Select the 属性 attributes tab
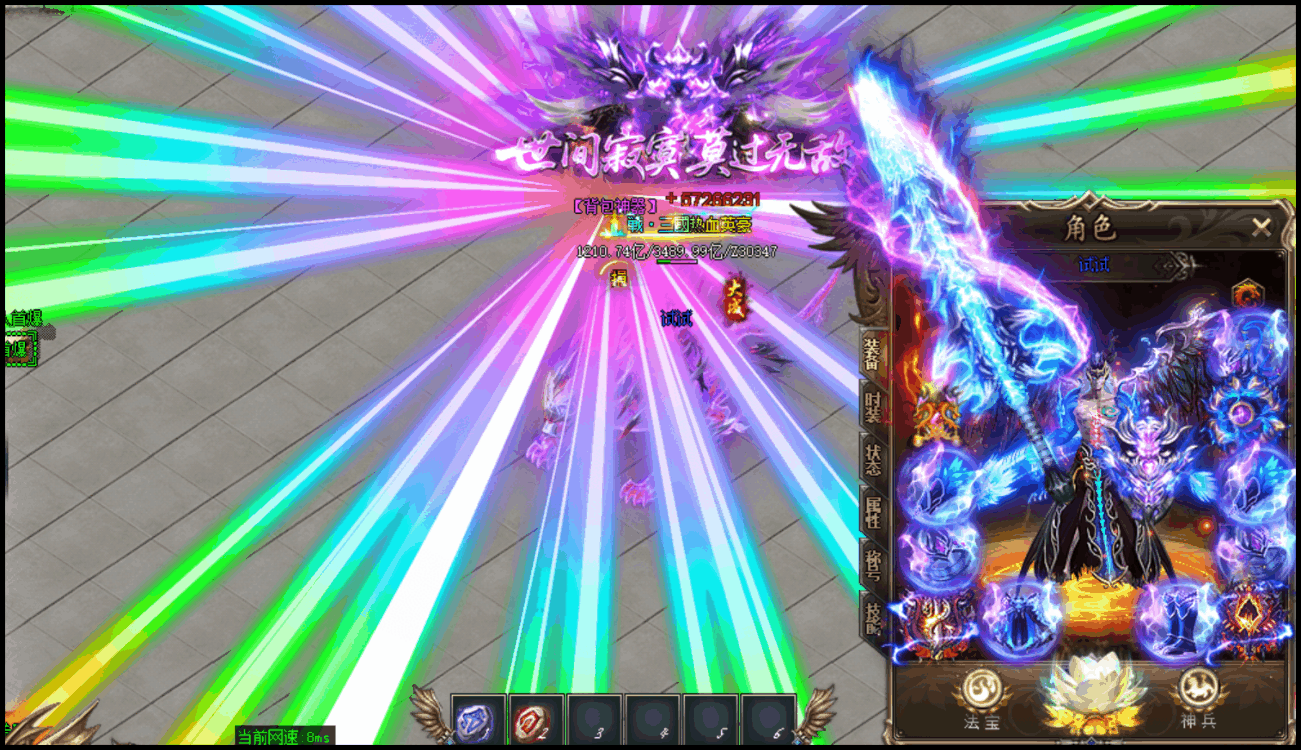1301x750 pixels. tap(873, 511)
